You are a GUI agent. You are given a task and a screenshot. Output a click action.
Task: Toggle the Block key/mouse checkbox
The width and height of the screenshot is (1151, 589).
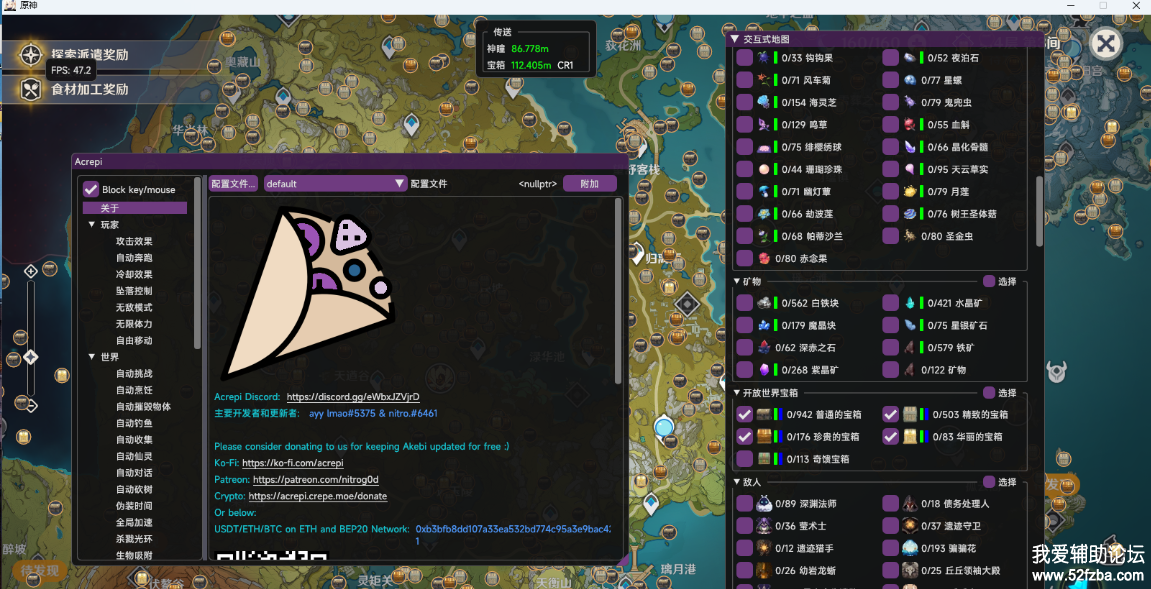(91, 189)
